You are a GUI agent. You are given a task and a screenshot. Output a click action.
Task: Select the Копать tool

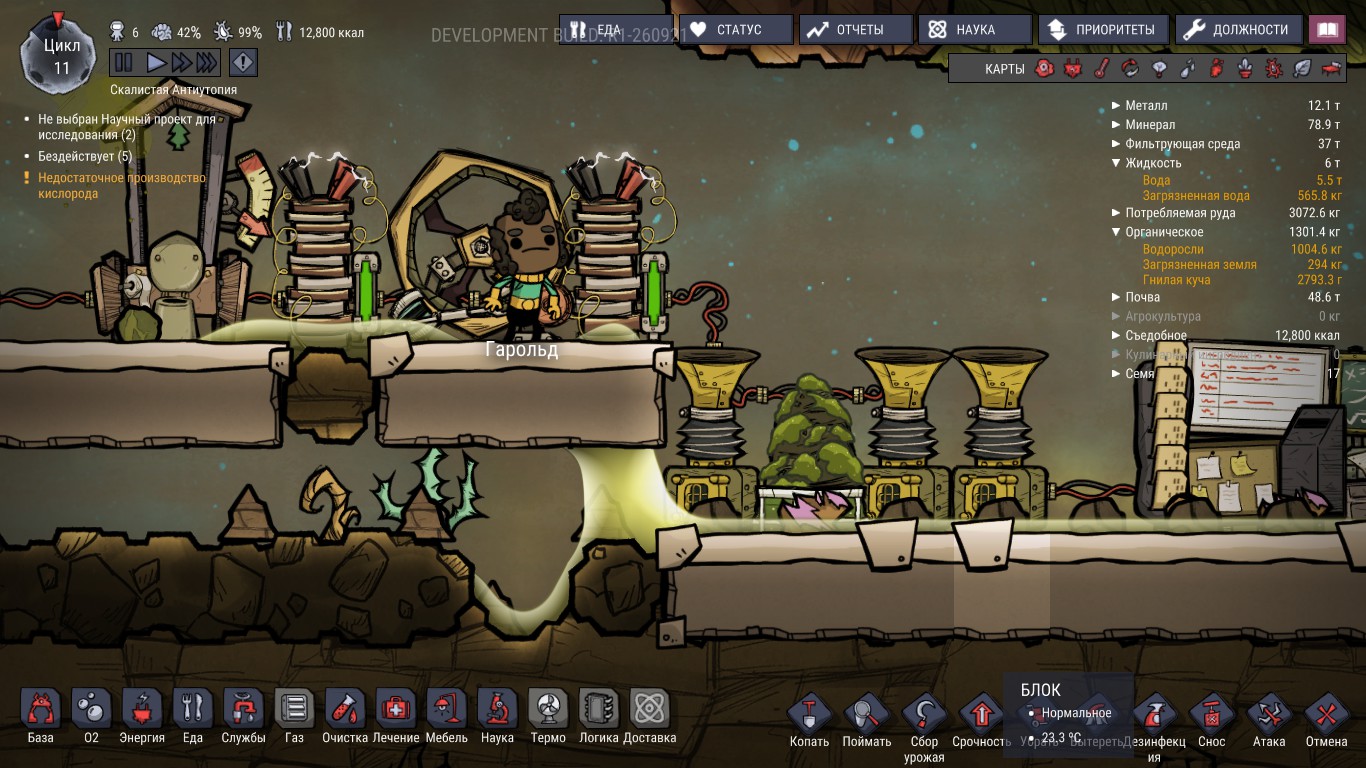[809, 715]
